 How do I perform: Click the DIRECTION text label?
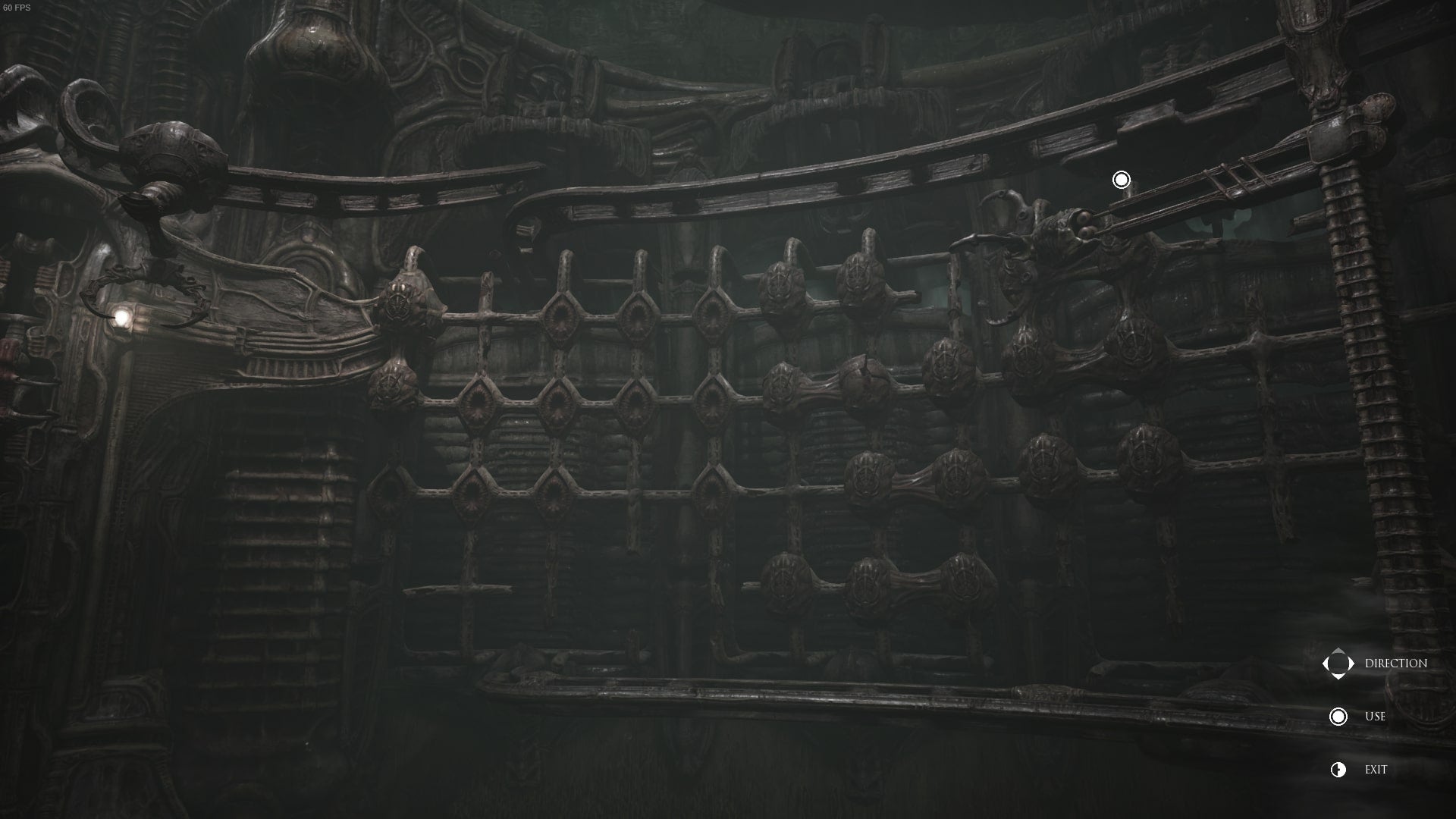point(1395,662)
